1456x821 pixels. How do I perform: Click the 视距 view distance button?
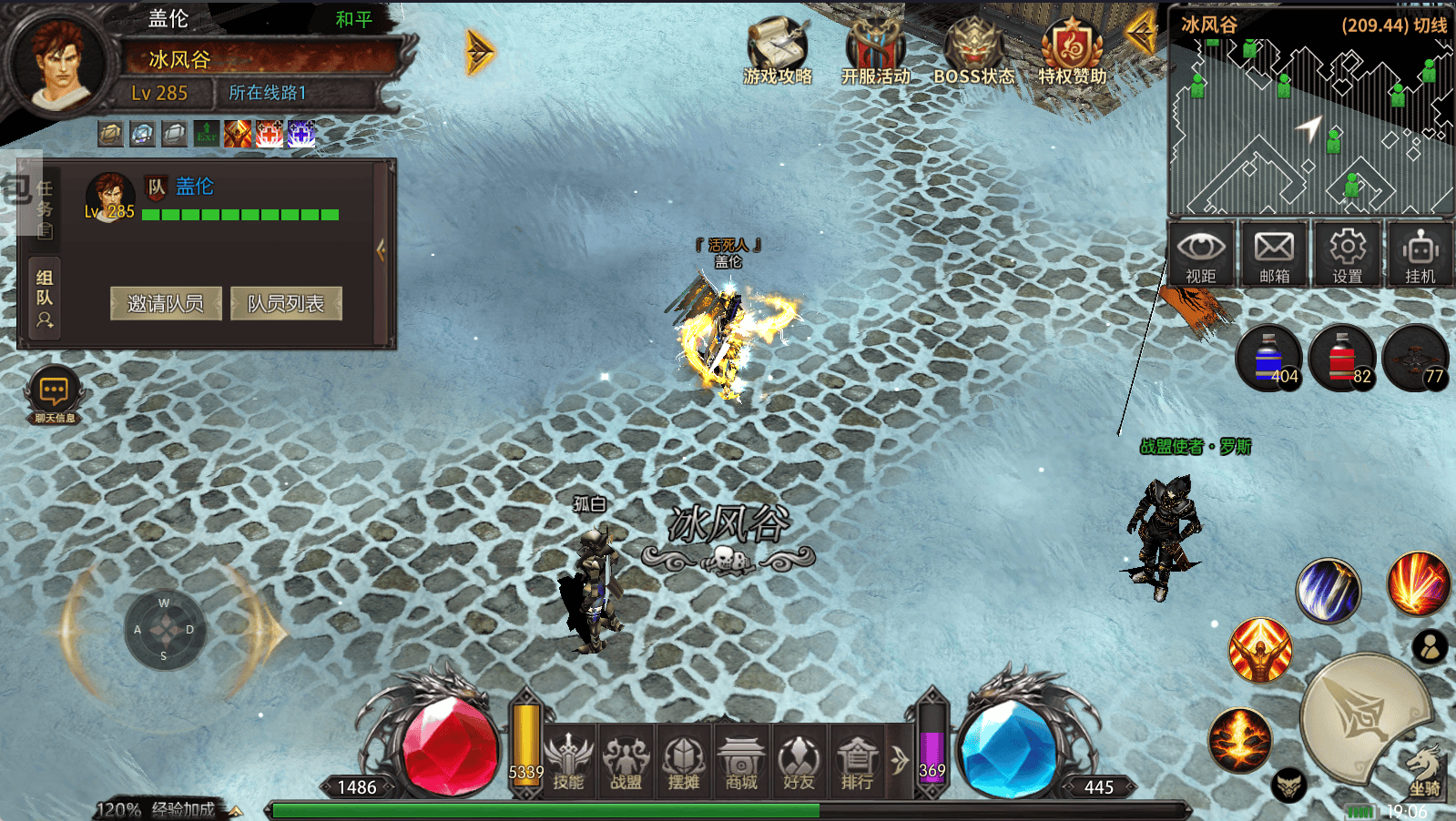click(1201, 254)
